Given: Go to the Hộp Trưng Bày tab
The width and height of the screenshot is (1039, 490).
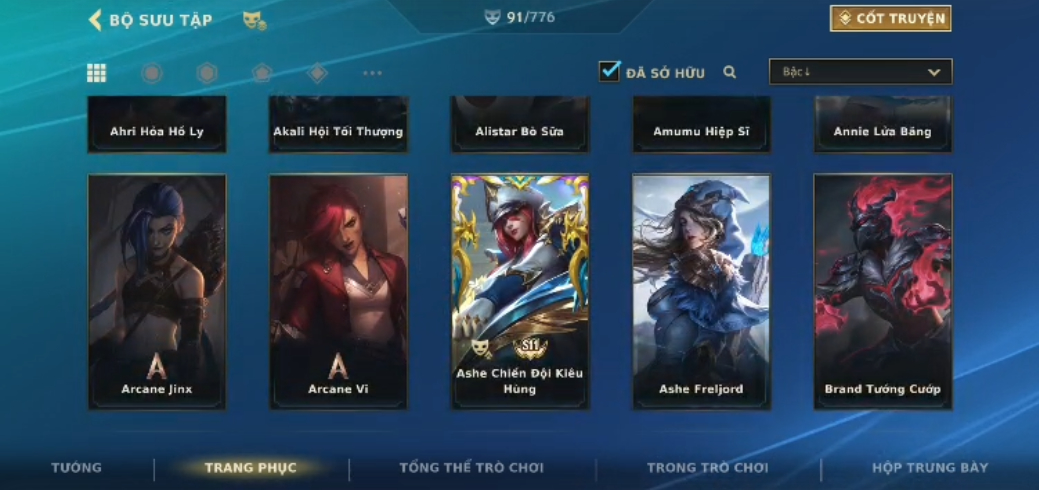Looking at the screenshot, I should click(x=929, y=468).
